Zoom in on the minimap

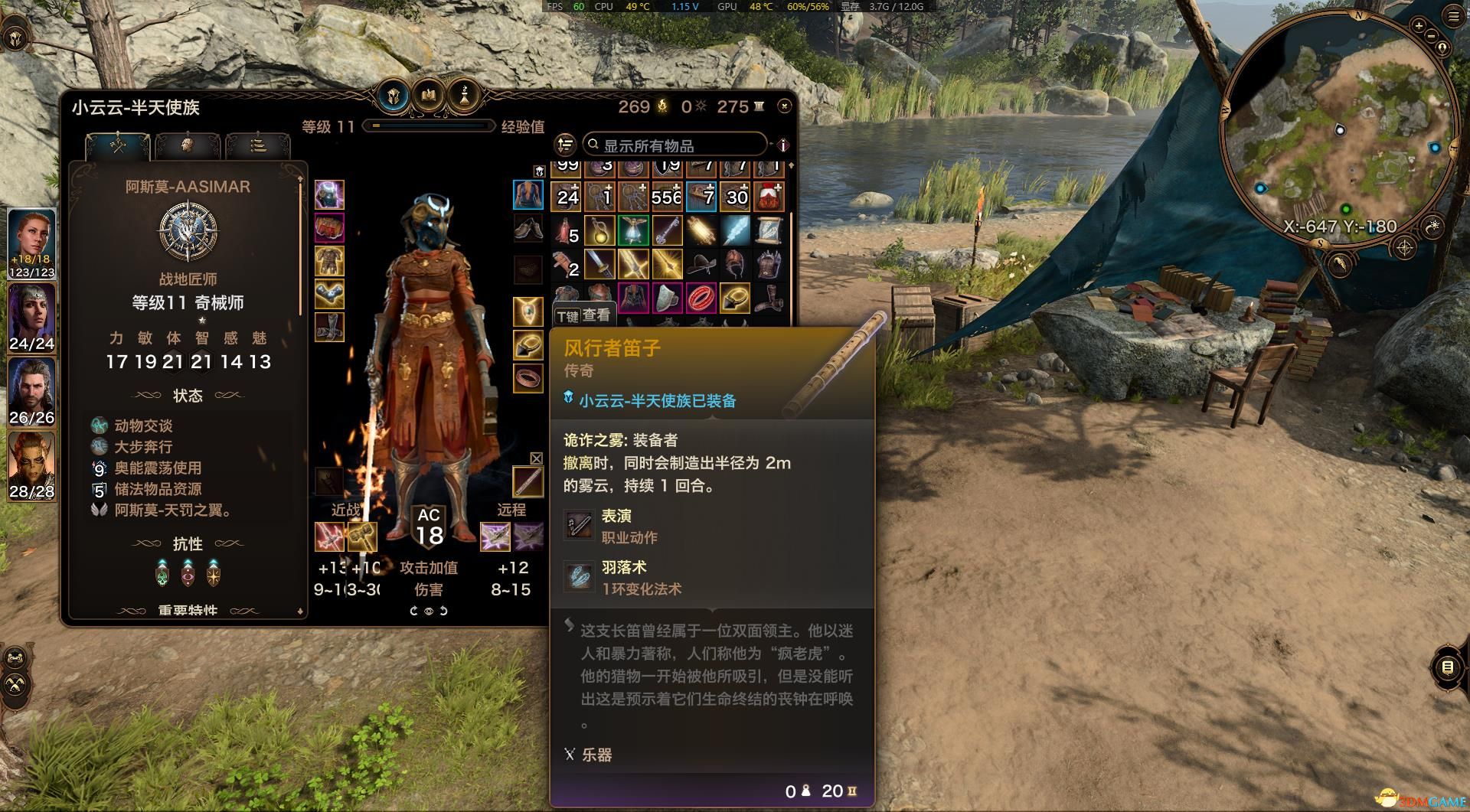pos(1419,26)
